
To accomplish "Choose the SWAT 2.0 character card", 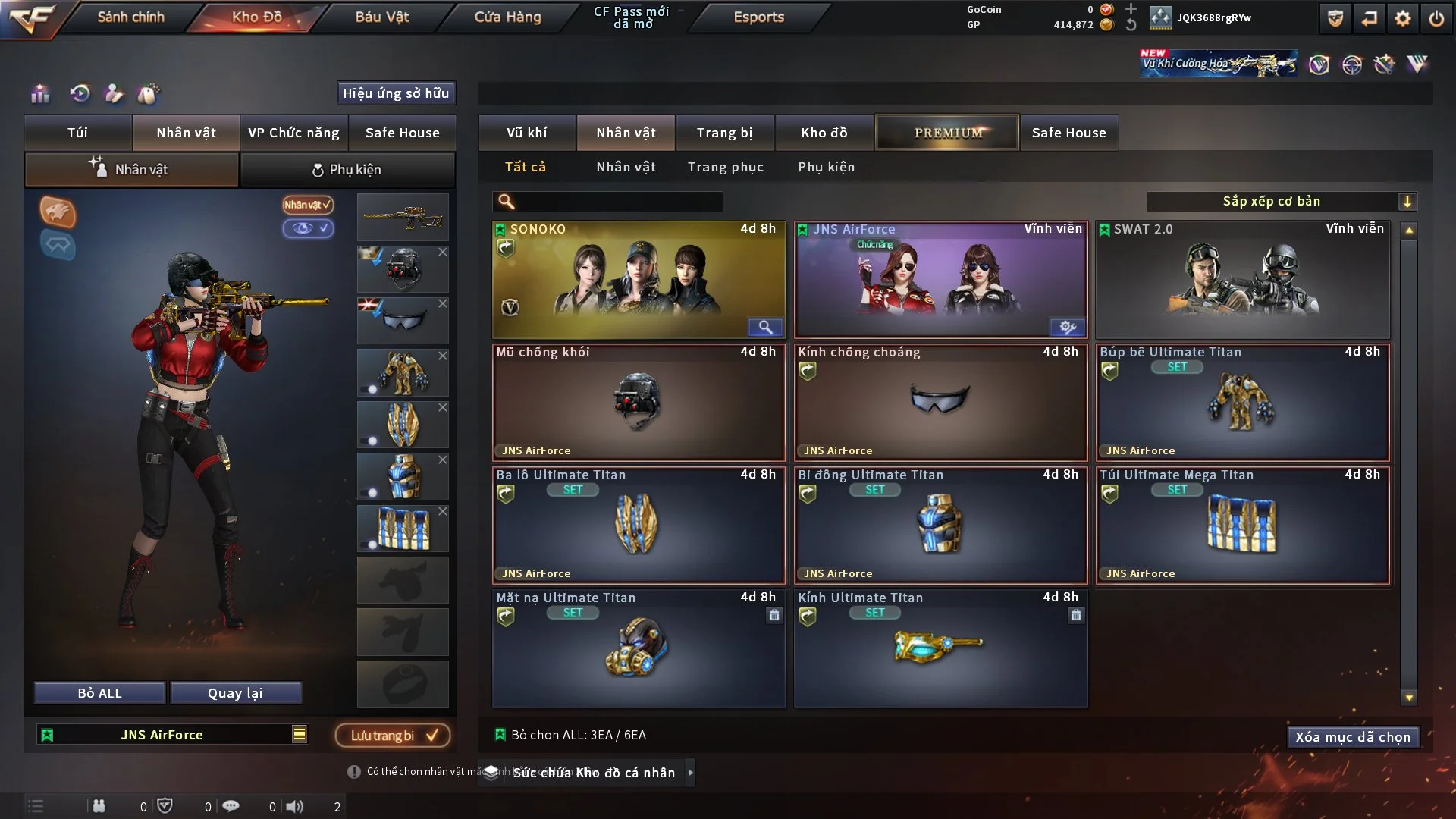I will pos(1242,279).
